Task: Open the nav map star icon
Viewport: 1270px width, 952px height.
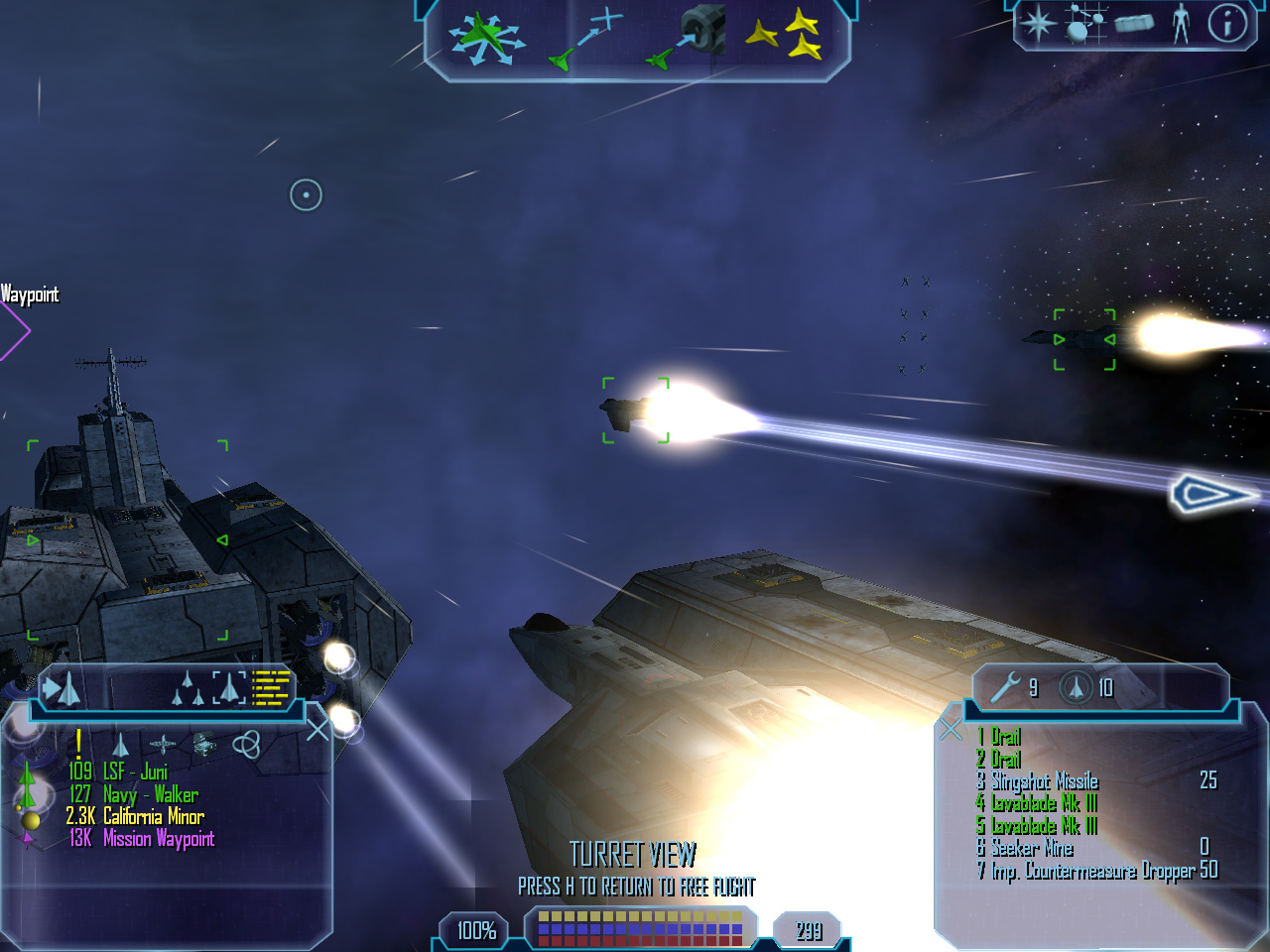Action: [x=1038, y=23]
